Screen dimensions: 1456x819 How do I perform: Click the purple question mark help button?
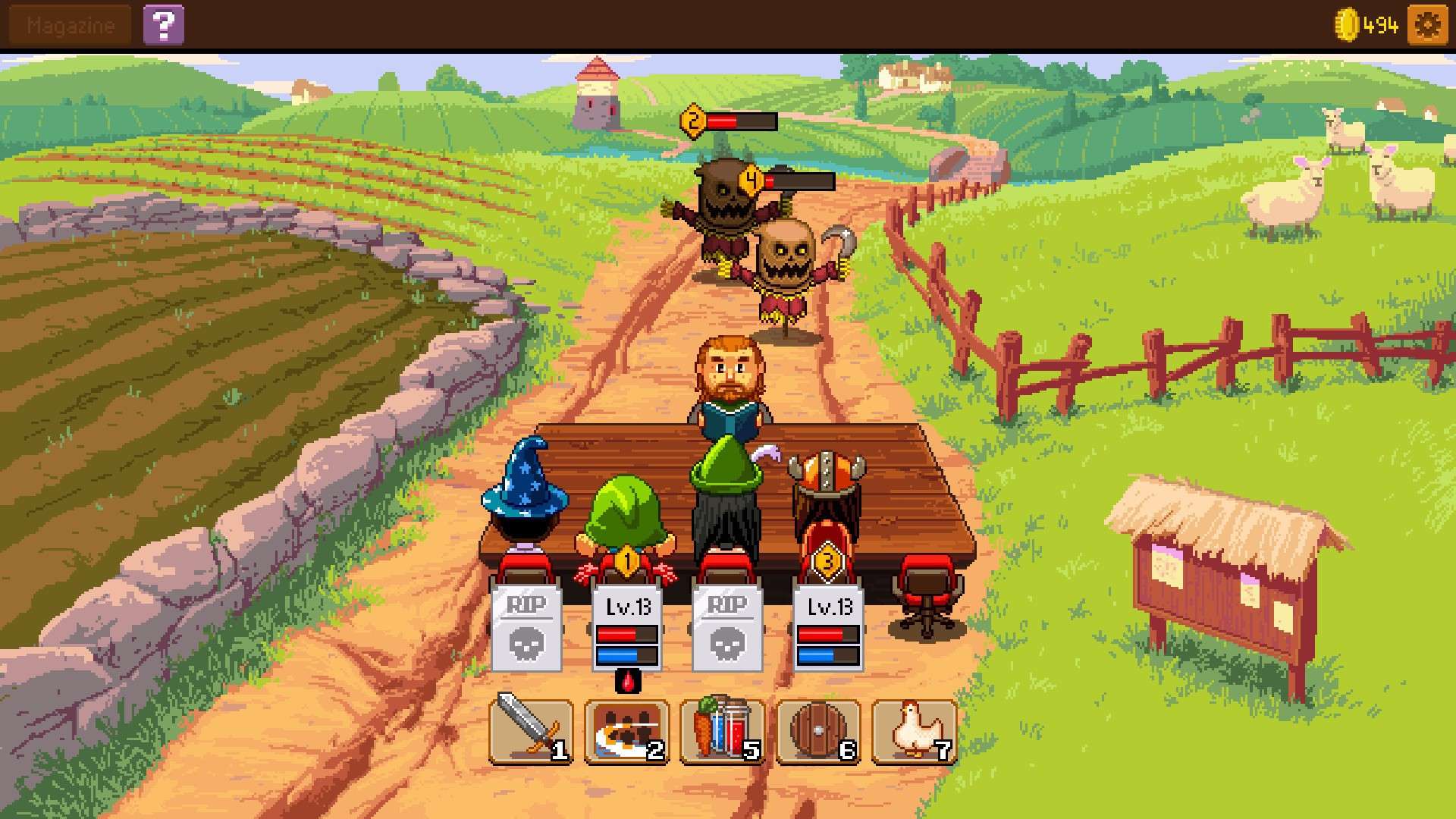click(164, 25)
